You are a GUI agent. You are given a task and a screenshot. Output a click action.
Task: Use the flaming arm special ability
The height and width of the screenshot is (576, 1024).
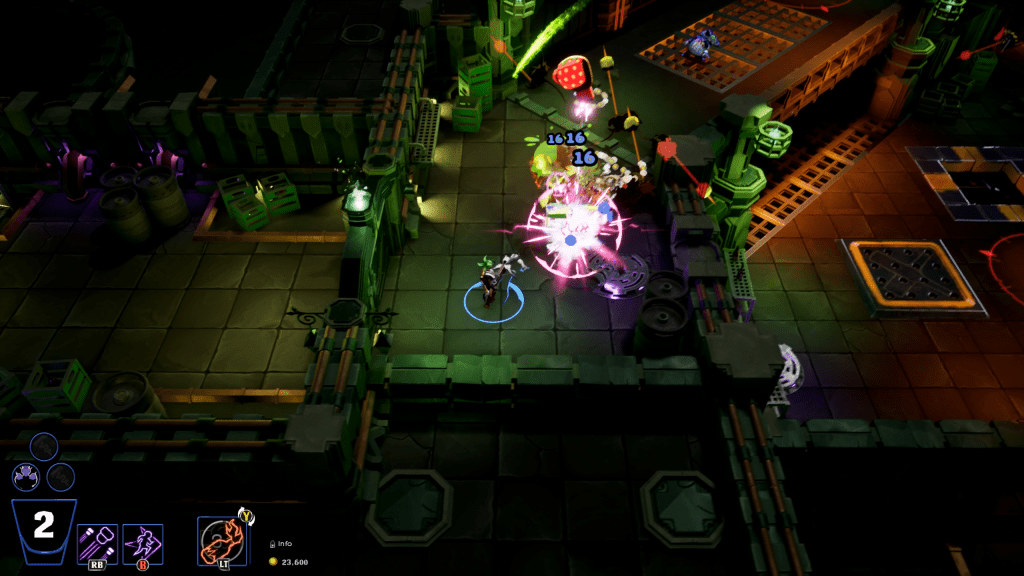[221, 541]
